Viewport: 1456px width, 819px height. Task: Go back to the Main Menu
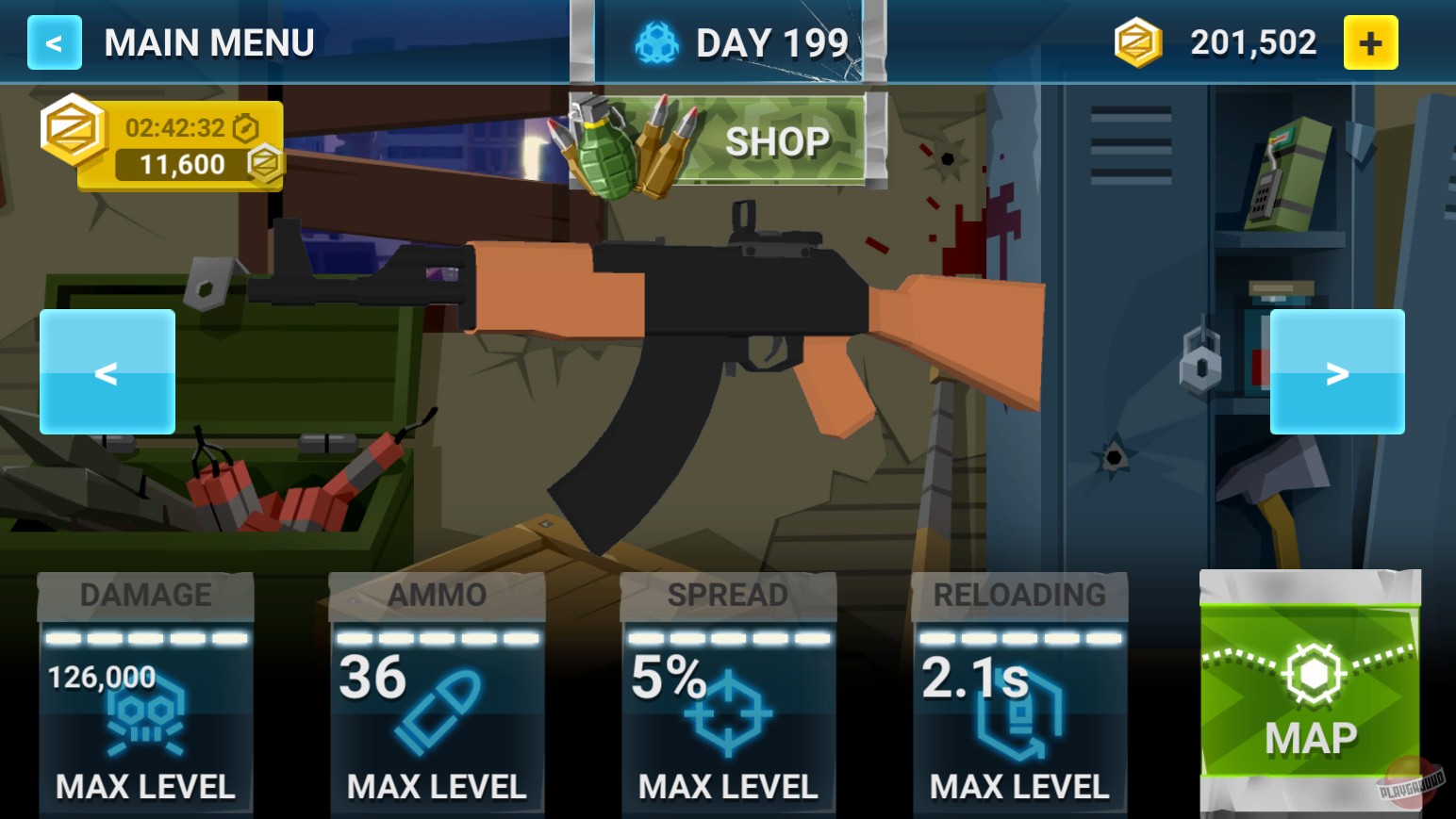[x=54, y=41]
